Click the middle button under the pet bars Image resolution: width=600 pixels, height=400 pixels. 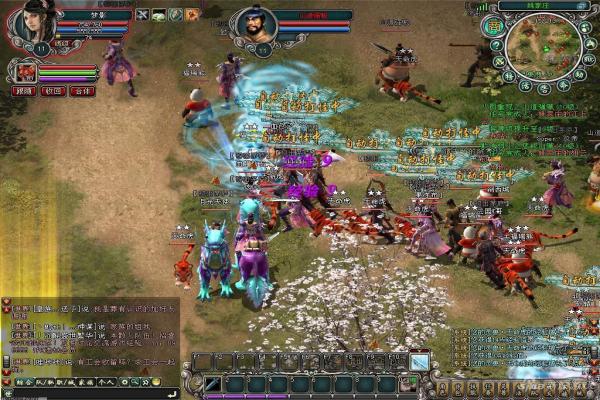(x=54, y=91)
